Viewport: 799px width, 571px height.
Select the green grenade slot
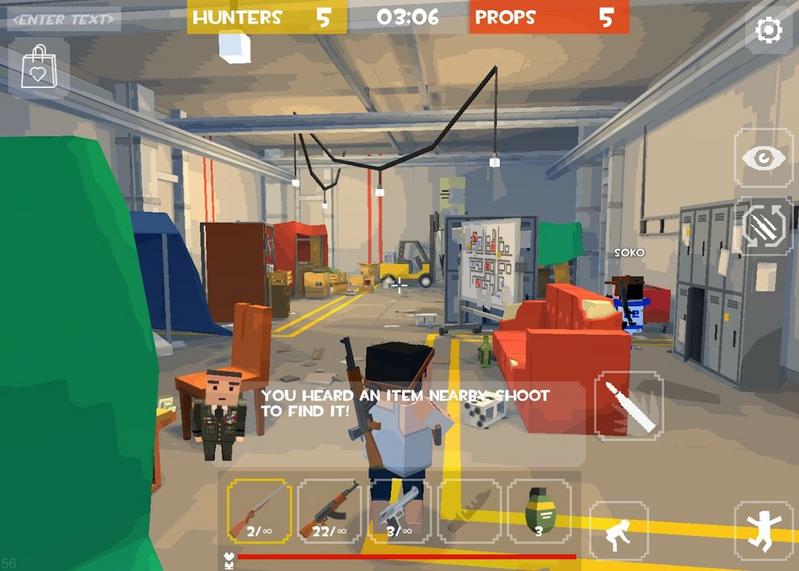pyautogui.click(x=538, y=511)
